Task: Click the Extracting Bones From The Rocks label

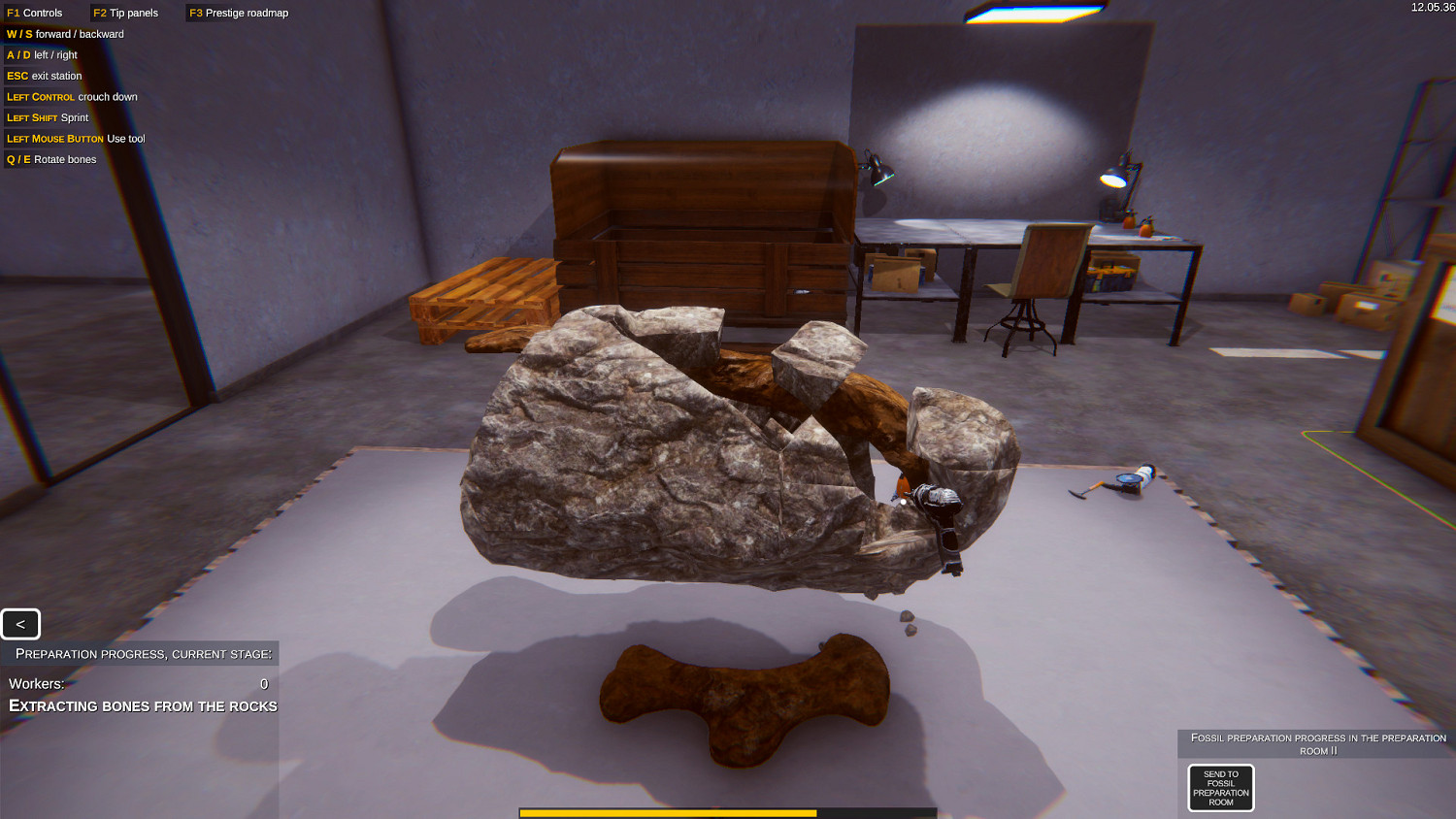Action: pyautogui.click(x=142, y=705)
